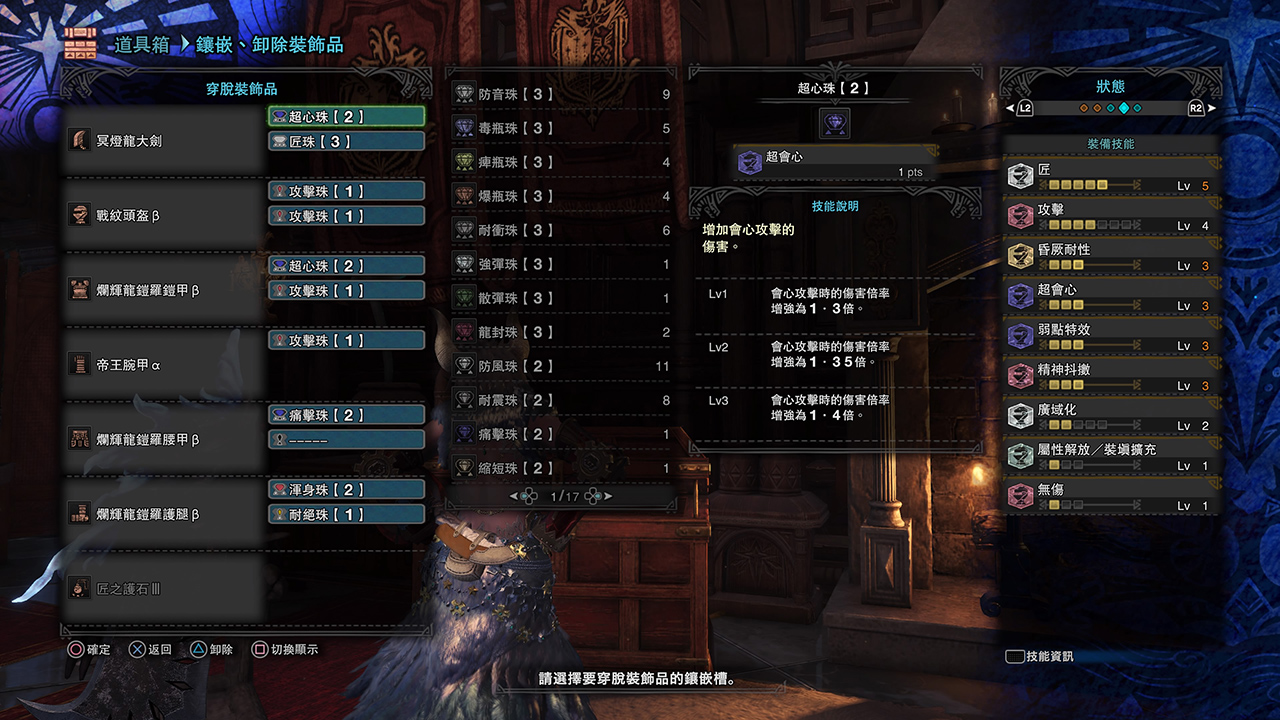This screenshot has height=720, width=1280.
Task: Choose 爆瓶珠【3】 in the decoration list
Action: 560,197
